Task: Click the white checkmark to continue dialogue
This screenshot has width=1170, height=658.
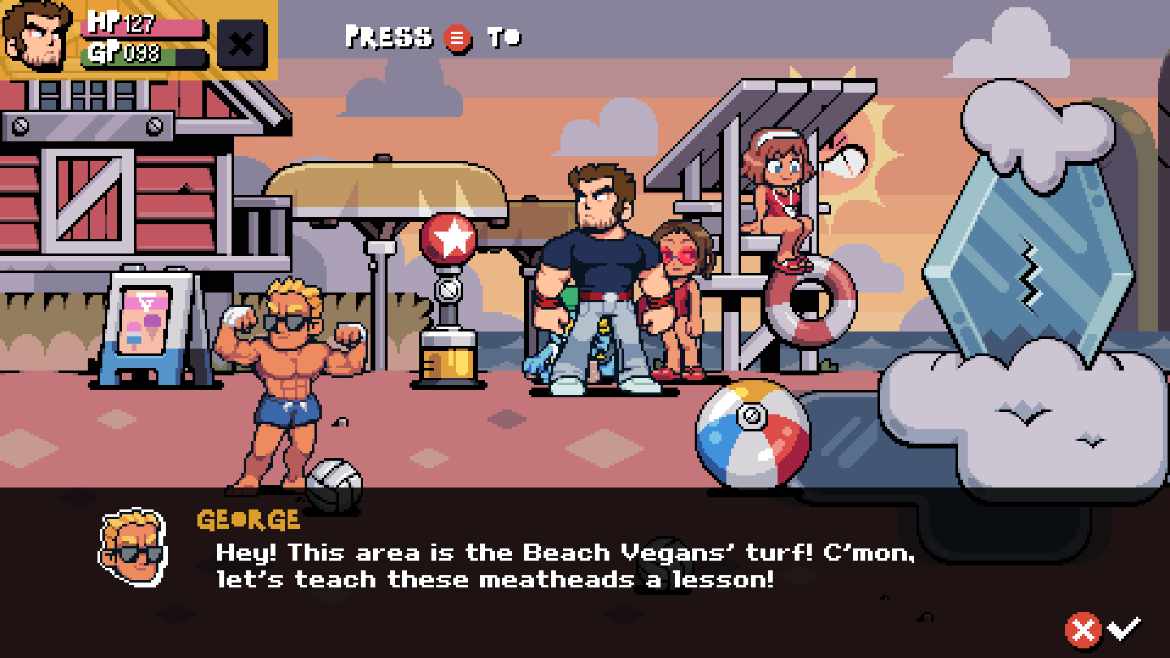Action: point(1125,628)
